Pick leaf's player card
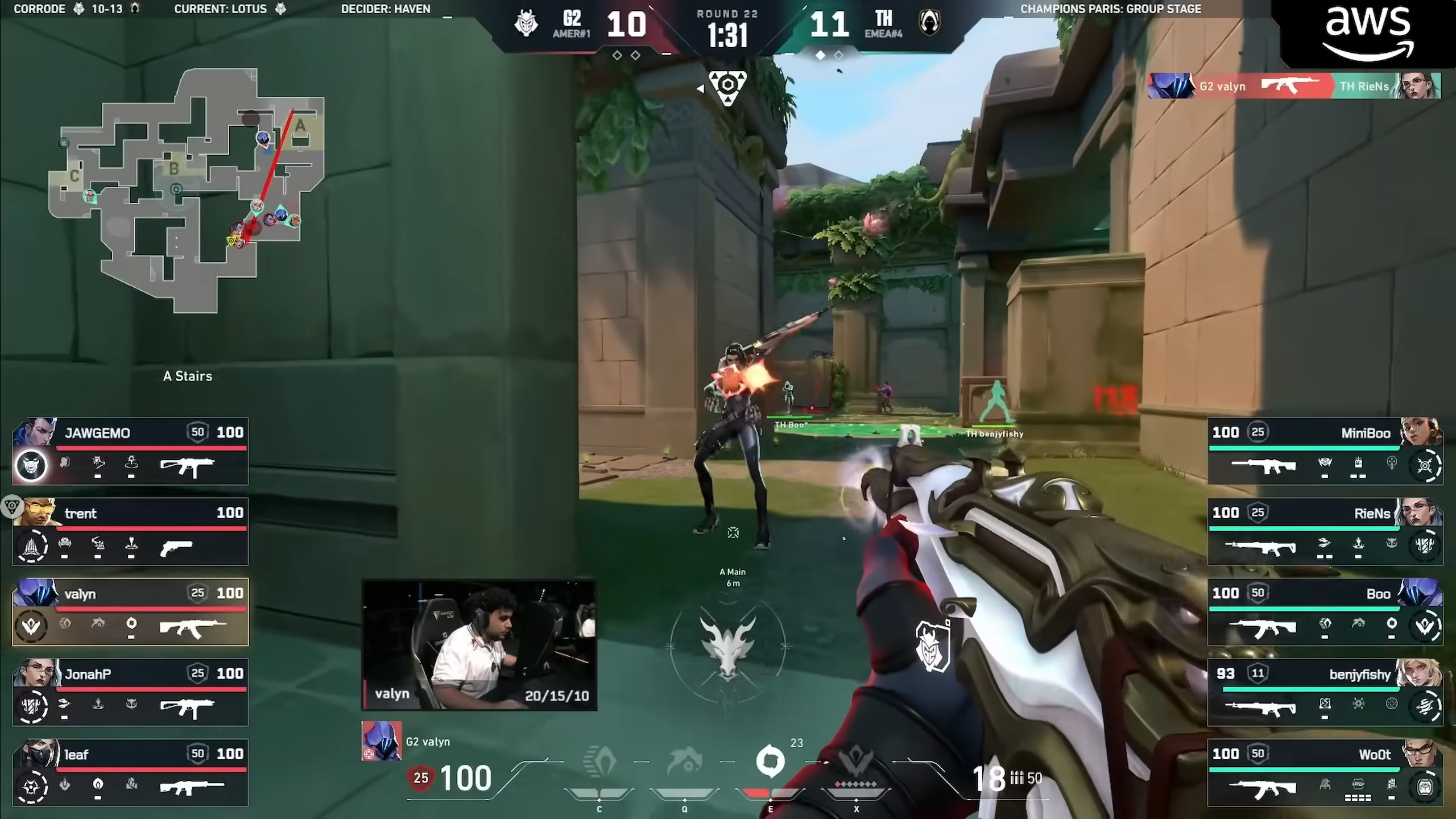Screen dimensions: 1456x819 click(x=130, y=772)
